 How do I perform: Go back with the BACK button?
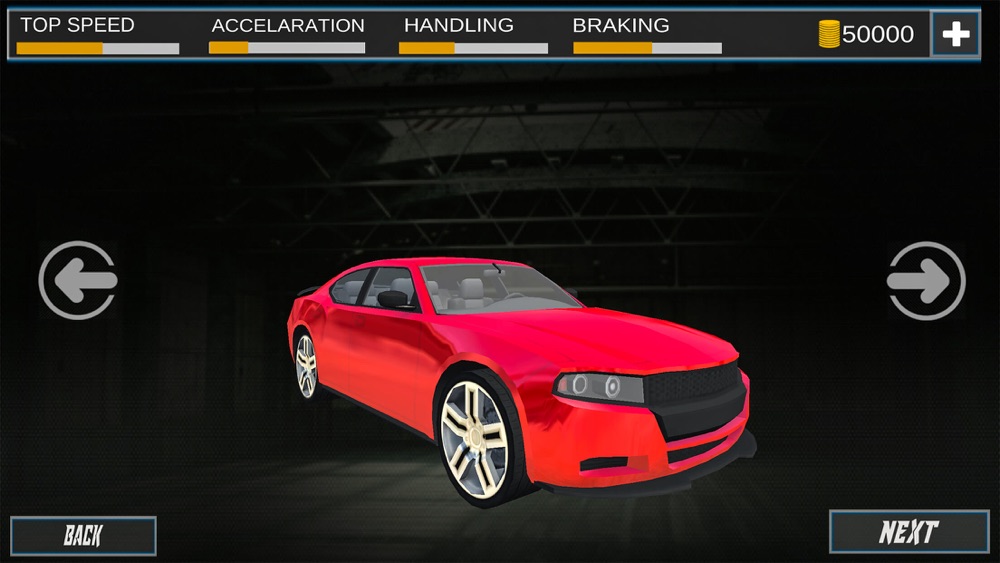coord(83,536)
